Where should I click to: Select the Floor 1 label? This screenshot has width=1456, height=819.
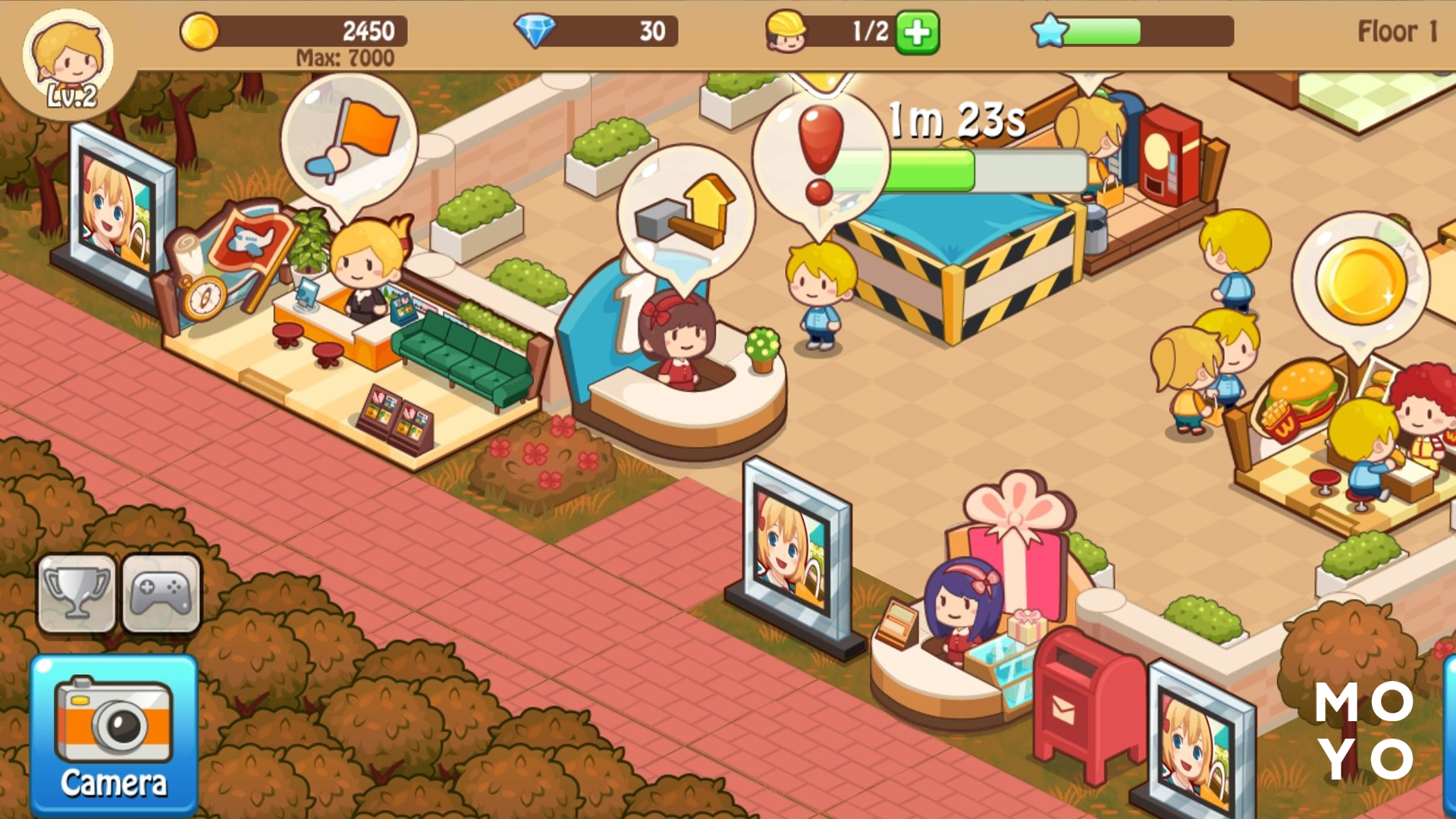(x=1394, y=32)
